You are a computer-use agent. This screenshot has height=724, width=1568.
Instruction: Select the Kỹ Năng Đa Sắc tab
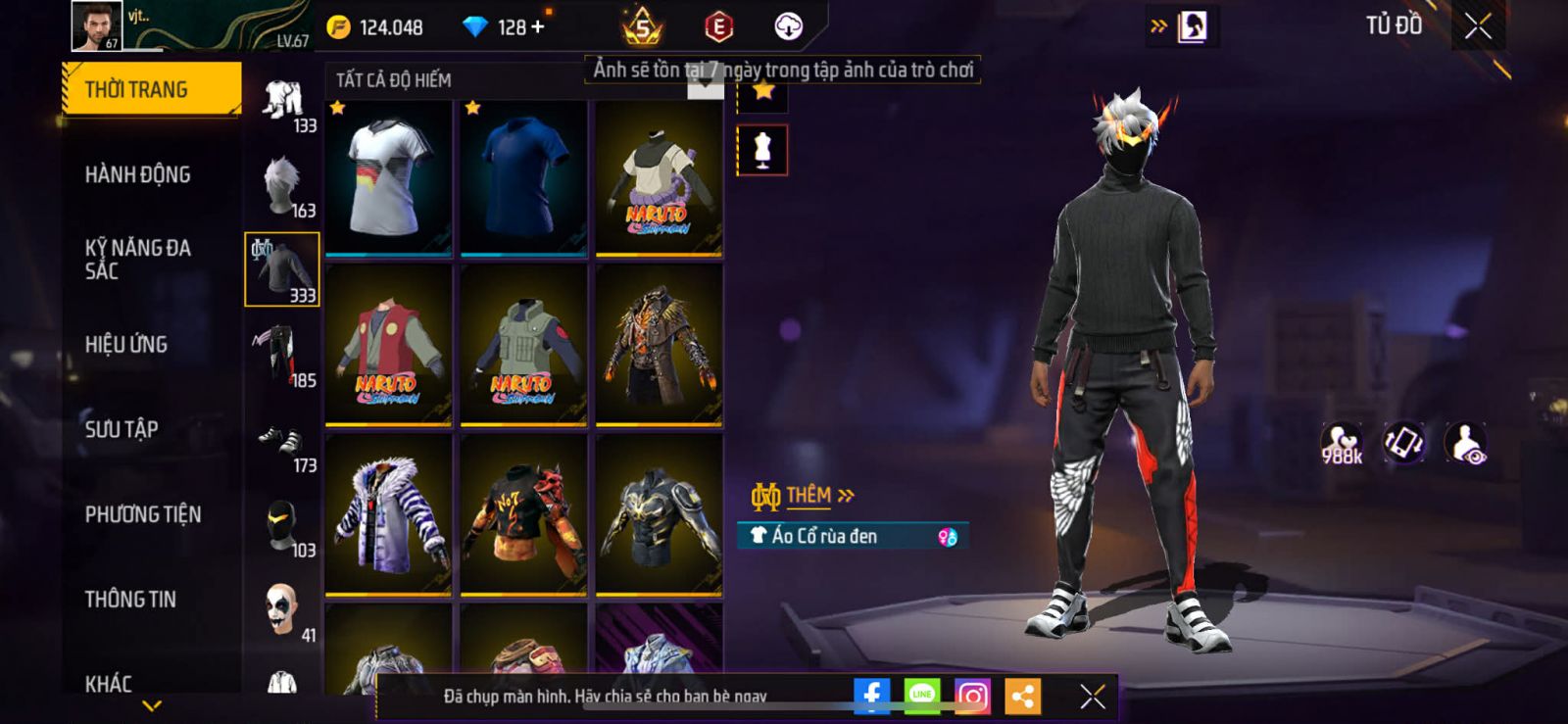[138, 260]
